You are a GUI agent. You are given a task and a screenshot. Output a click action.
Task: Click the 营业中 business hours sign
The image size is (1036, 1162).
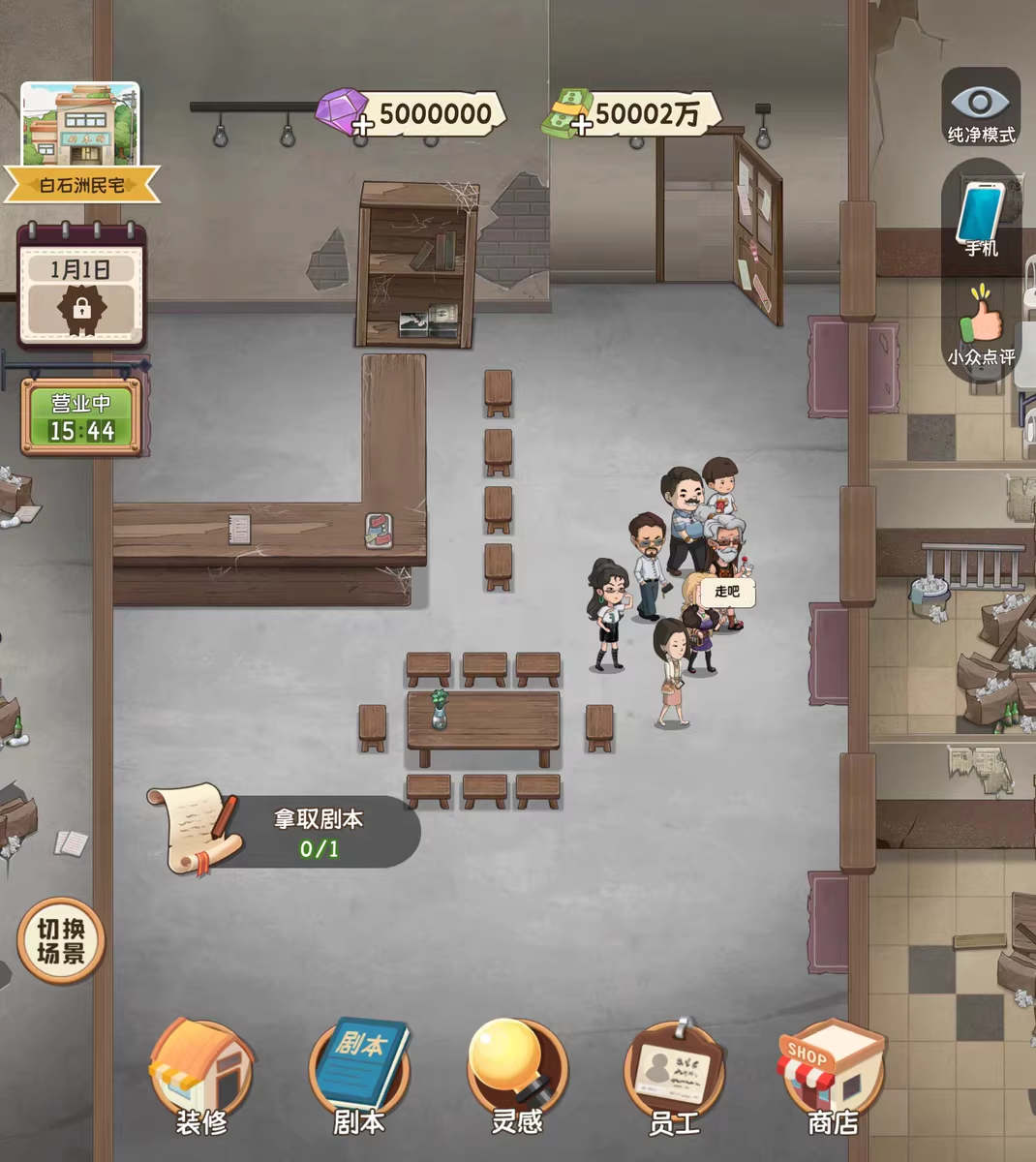(82, 417)
